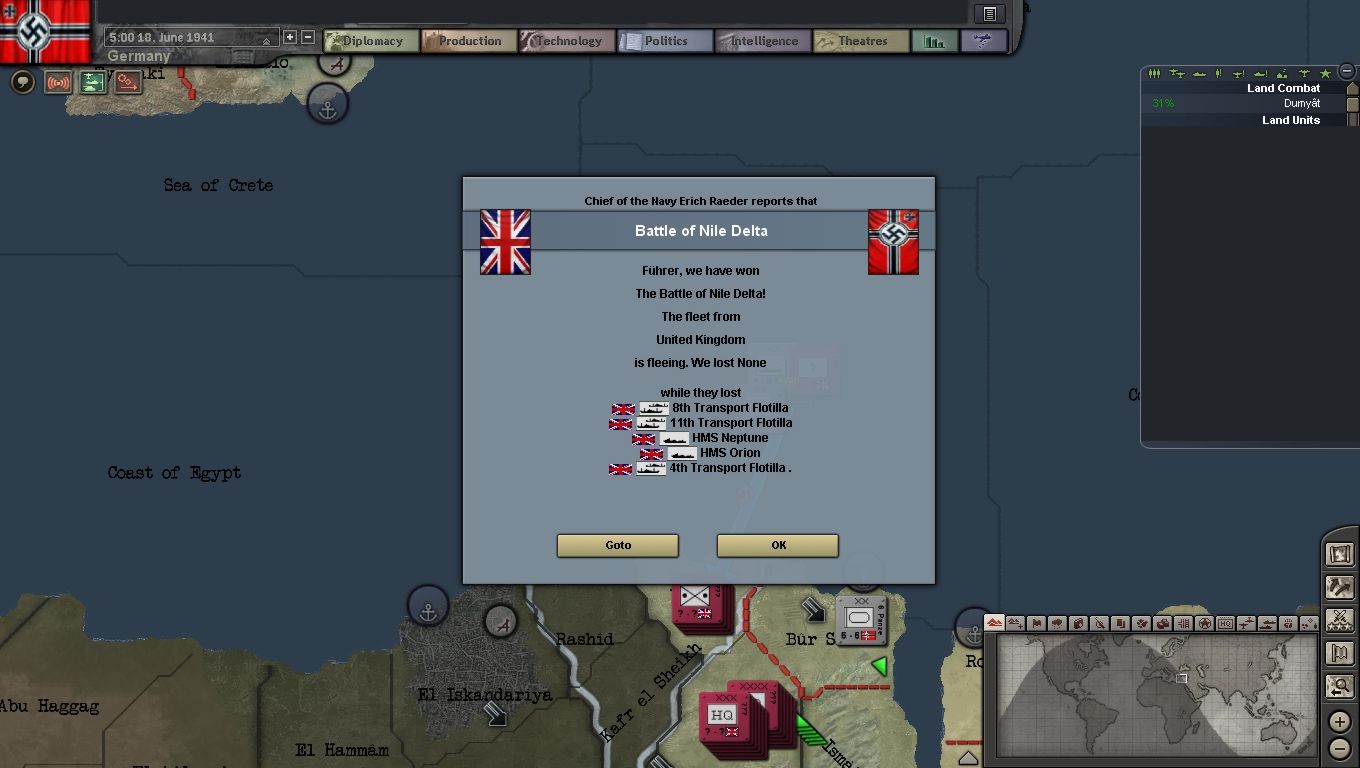Image resolution: width=1360 pixels, height=768 pixels.
Task: Zoom in the map with the plus button
Action: pyautogui.click(x=1339, y=722)
